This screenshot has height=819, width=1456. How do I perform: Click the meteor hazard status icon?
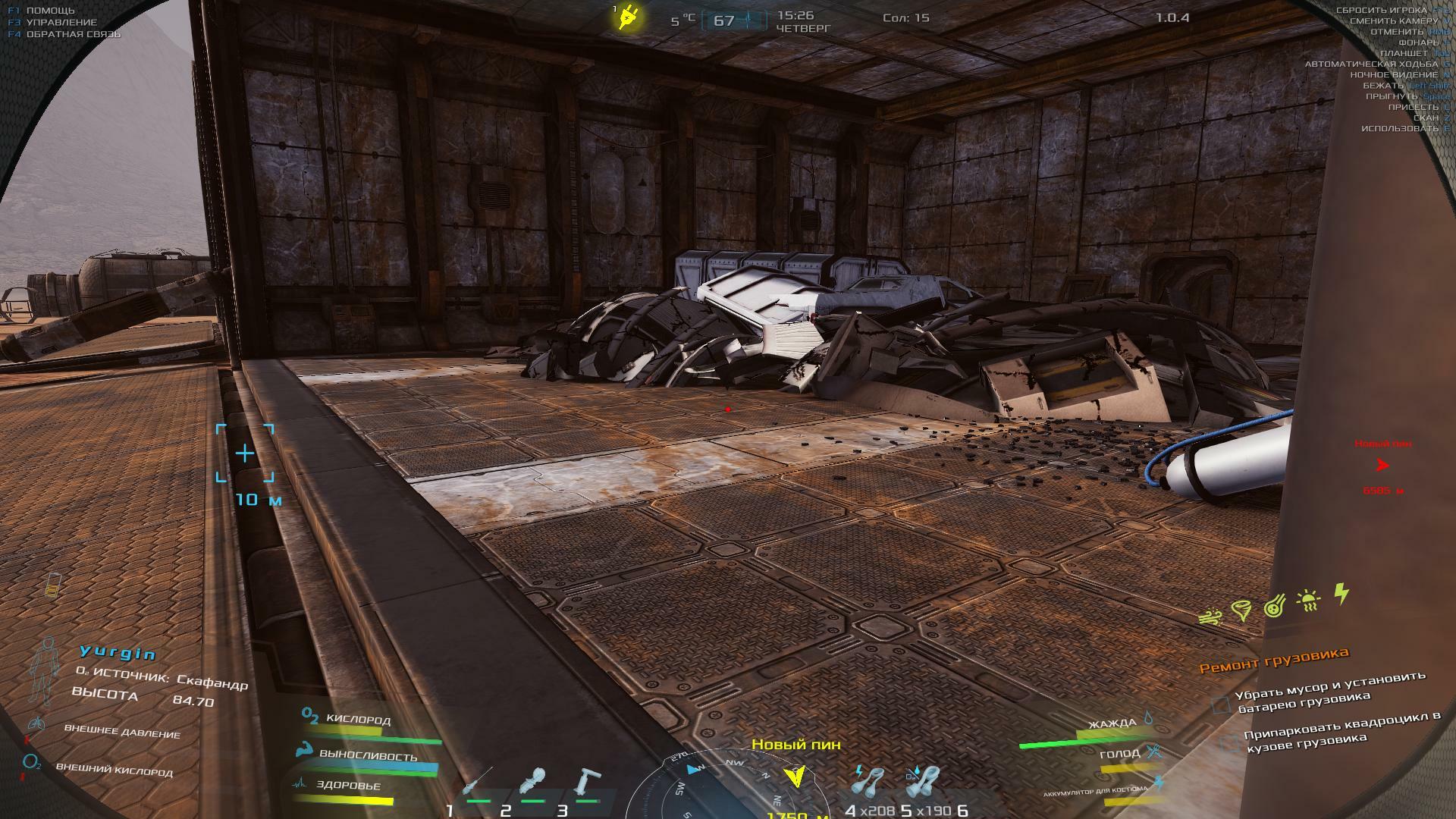(1275, 606)
